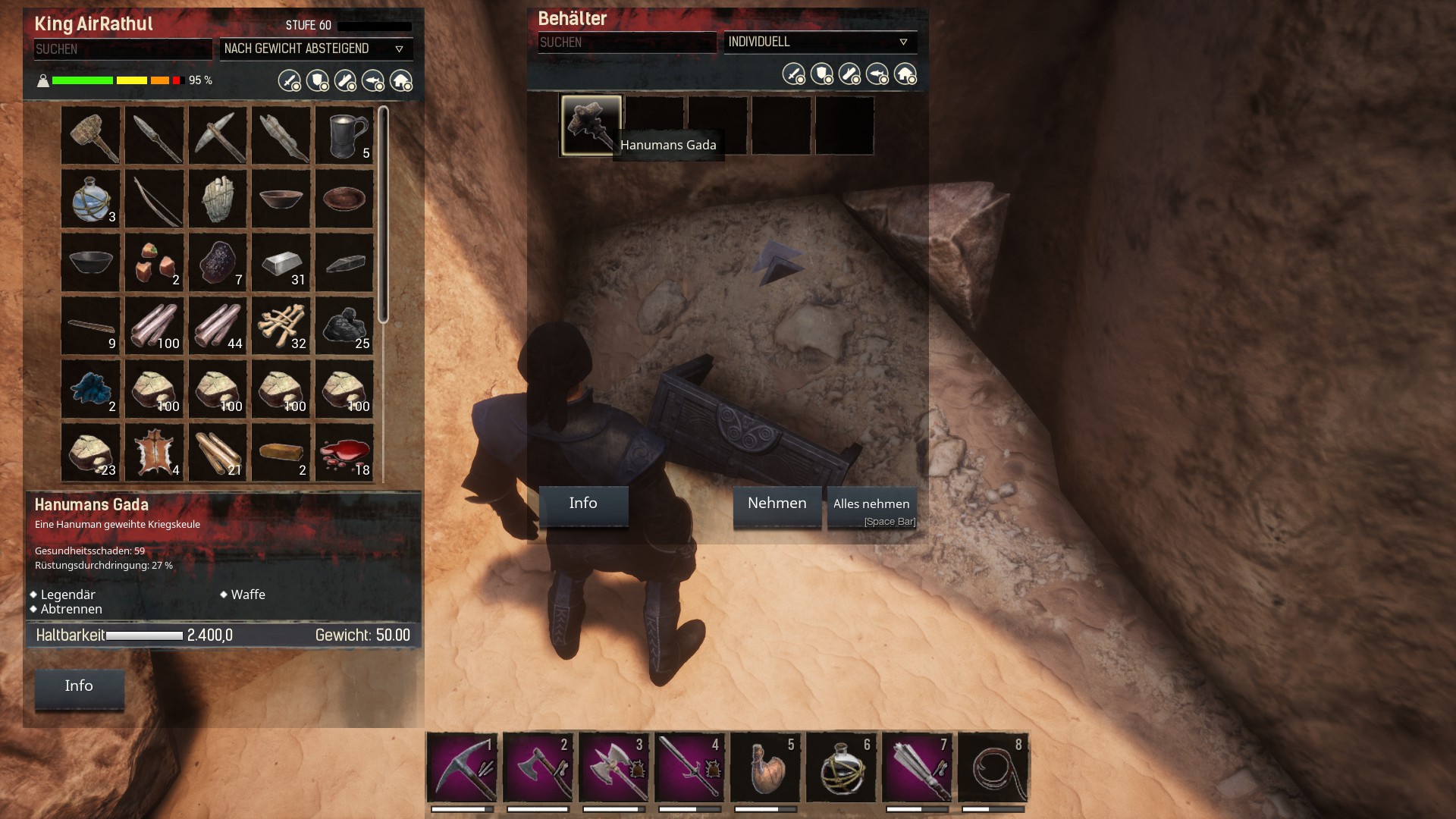Select the bones stack of 32

click(281, 326)
